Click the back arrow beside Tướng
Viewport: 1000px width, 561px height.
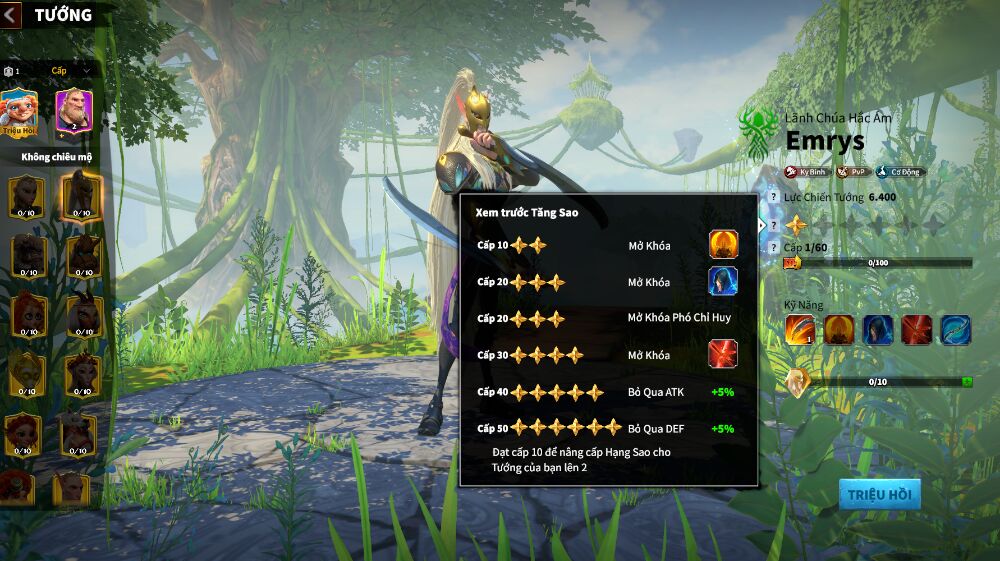(11, 14)
